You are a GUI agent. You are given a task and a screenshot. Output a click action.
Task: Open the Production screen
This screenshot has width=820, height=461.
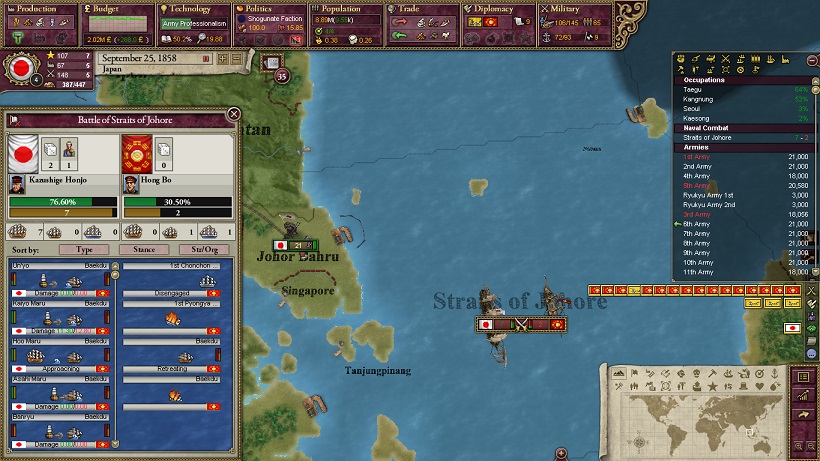pos(39,9)
